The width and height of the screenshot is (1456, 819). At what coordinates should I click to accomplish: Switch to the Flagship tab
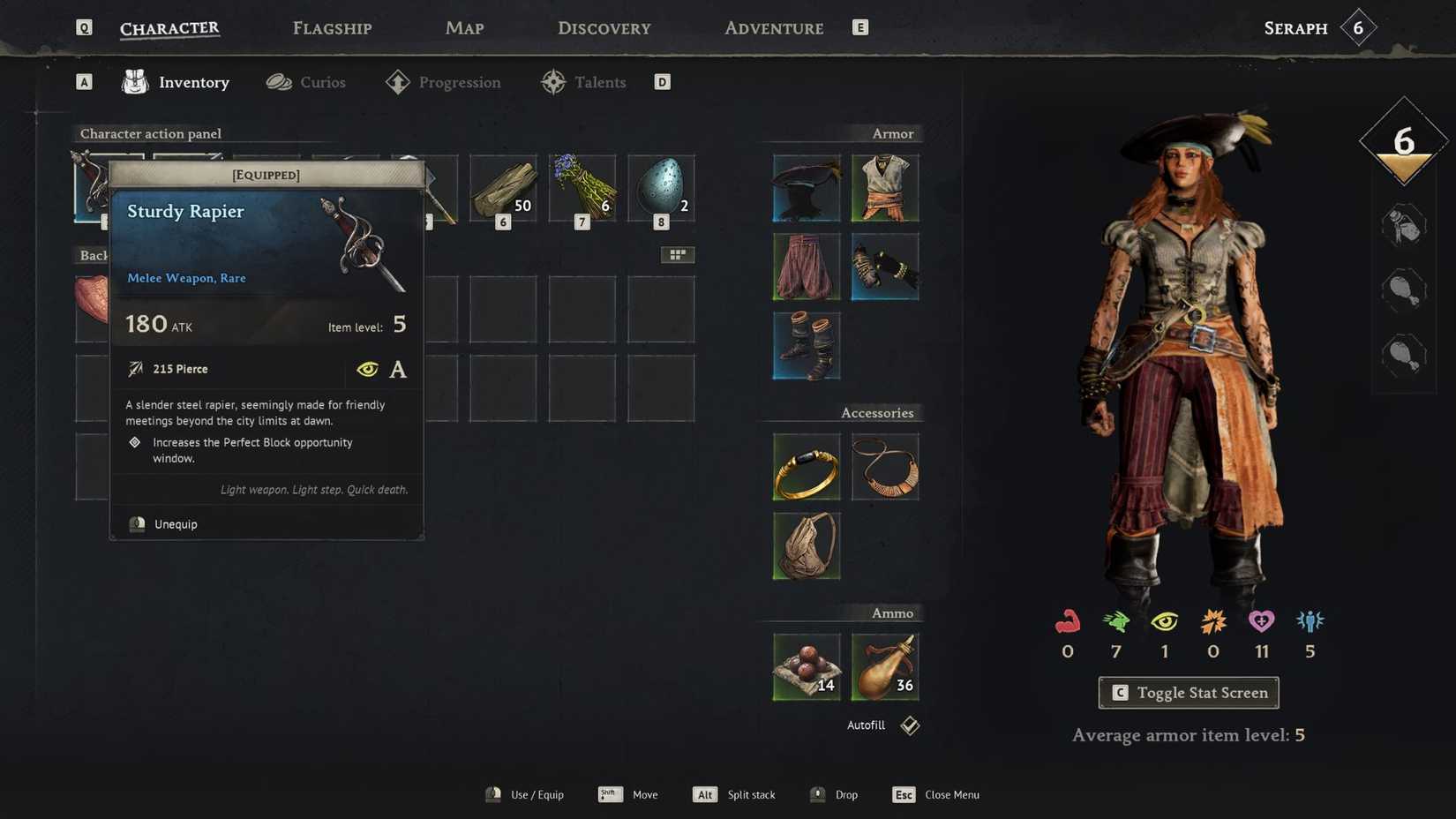331,27
